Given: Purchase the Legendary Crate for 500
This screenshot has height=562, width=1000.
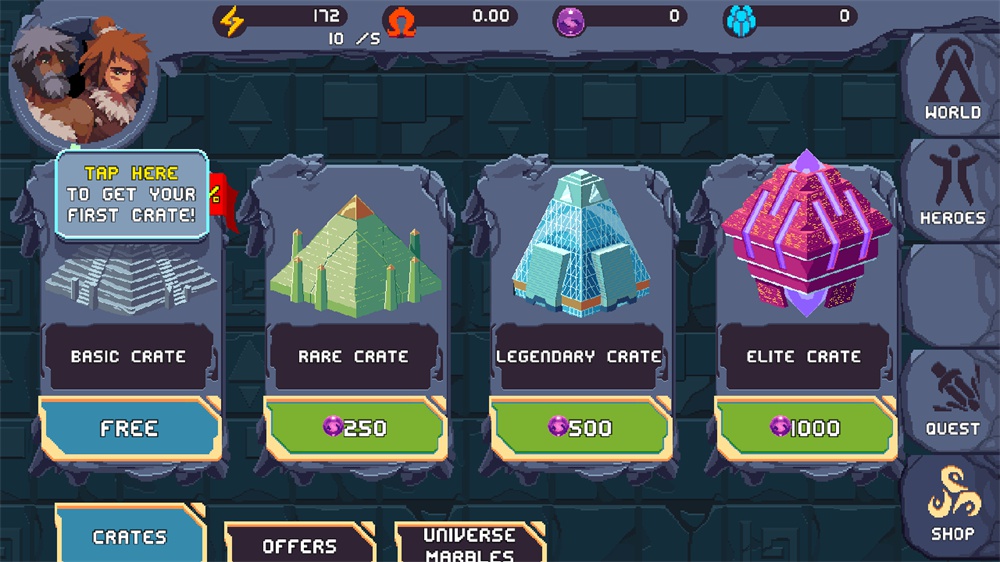Looking at the screenshot, I should [x=579, y=429].
